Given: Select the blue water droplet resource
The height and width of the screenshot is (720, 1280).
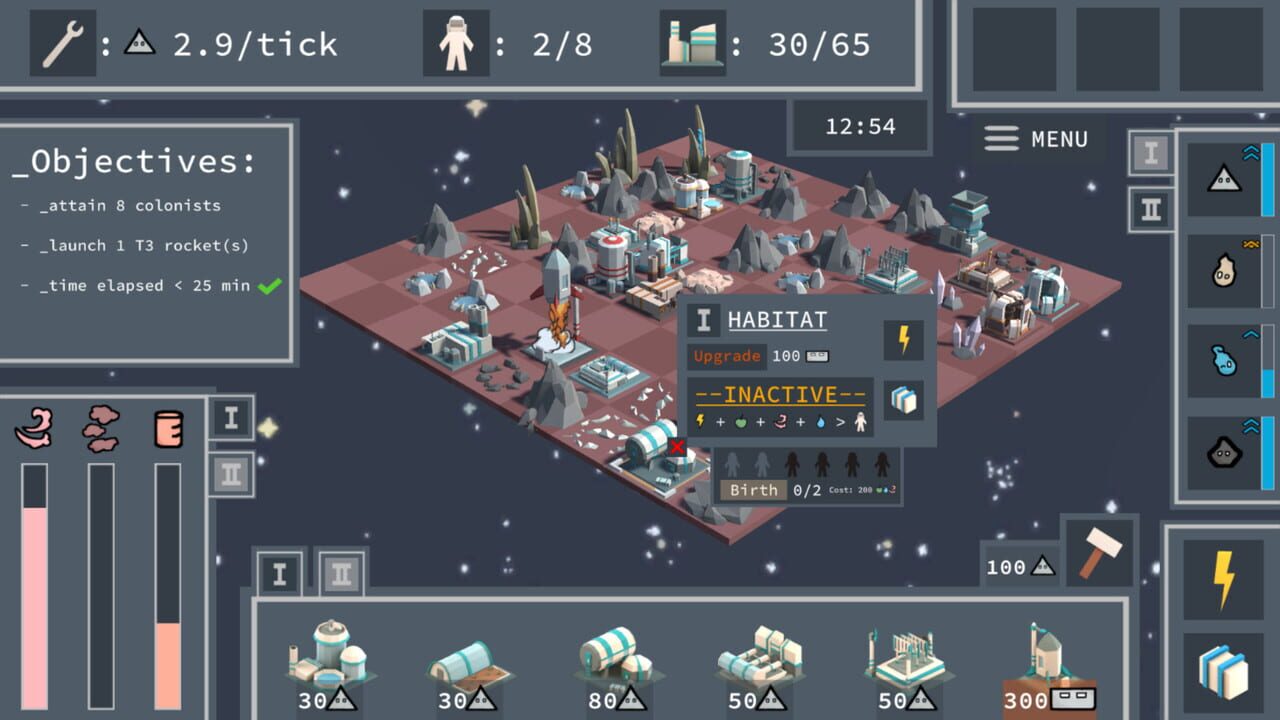Looking at the screenshot, I should click(x=1223, y=361).
